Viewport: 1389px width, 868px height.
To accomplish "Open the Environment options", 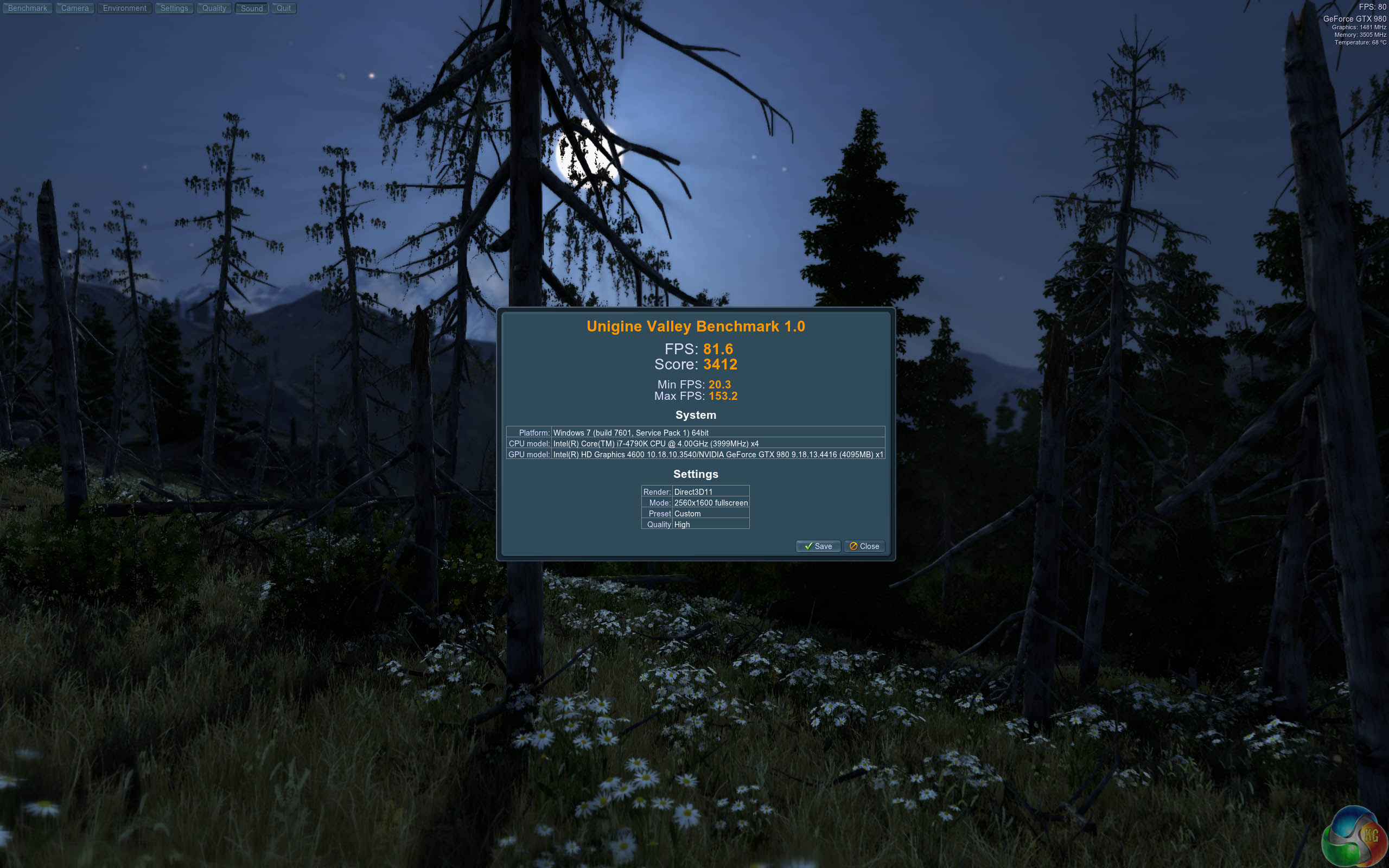I will pyautogui.click(x=125, y=8).
